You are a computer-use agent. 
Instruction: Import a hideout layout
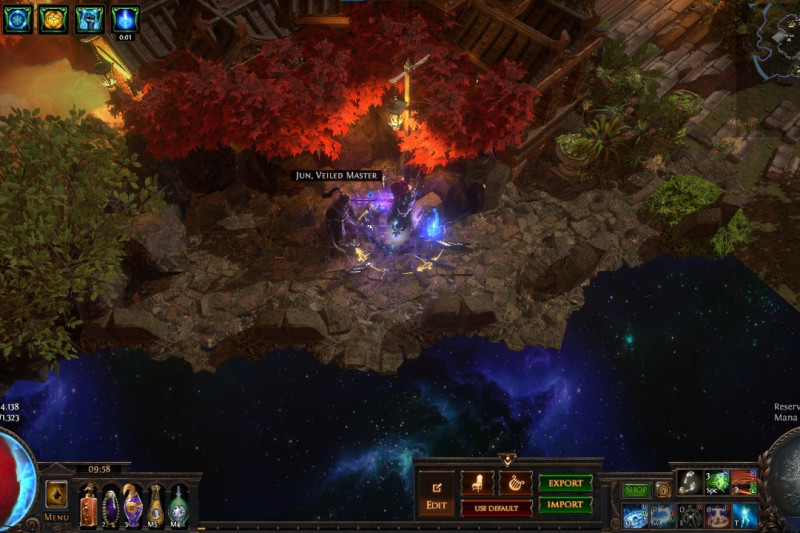point(565,505)
